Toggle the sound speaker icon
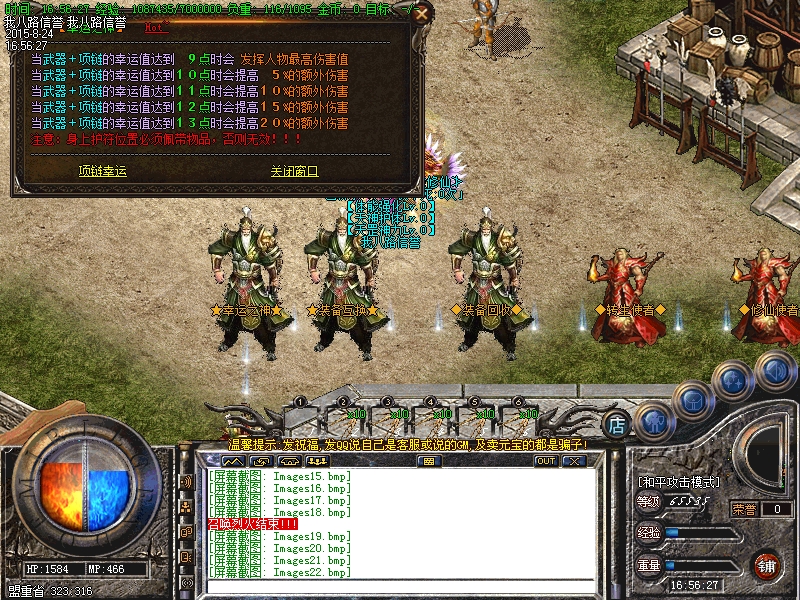The image size is (800, 600). (x=775, y=370)
